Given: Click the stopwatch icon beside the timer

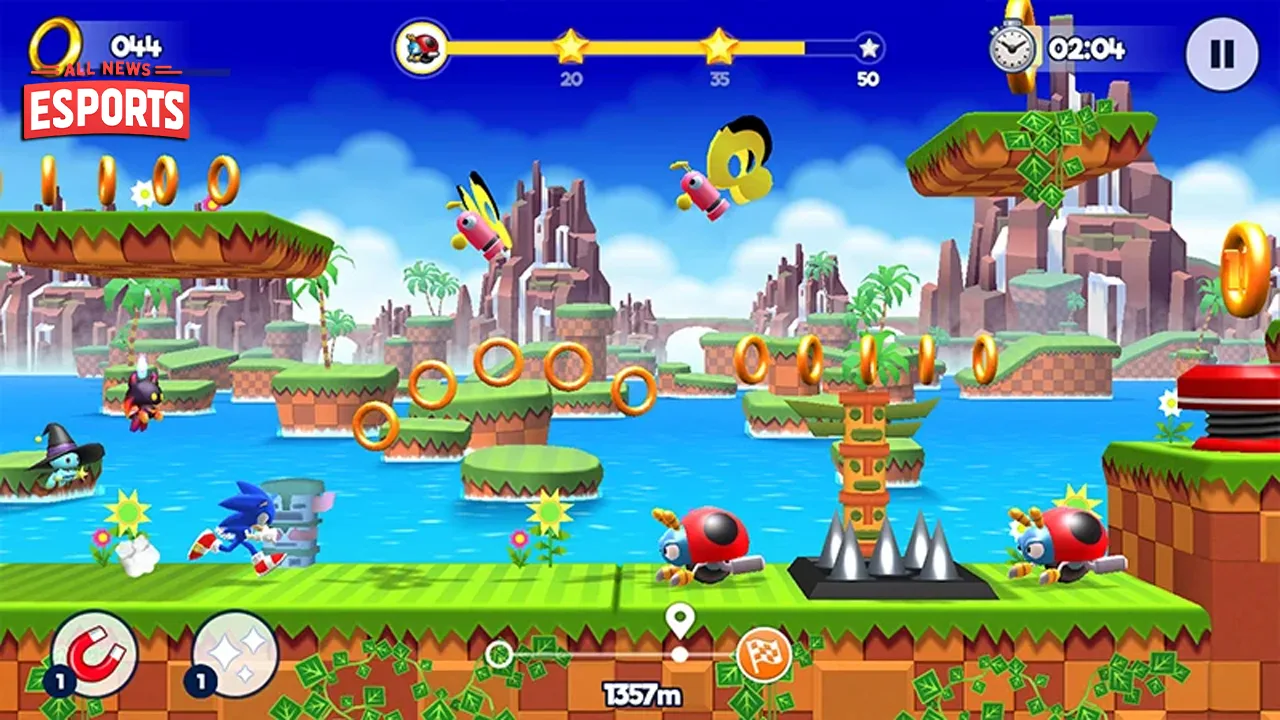Looking at the screenshot, I should tap(1013, 47).
